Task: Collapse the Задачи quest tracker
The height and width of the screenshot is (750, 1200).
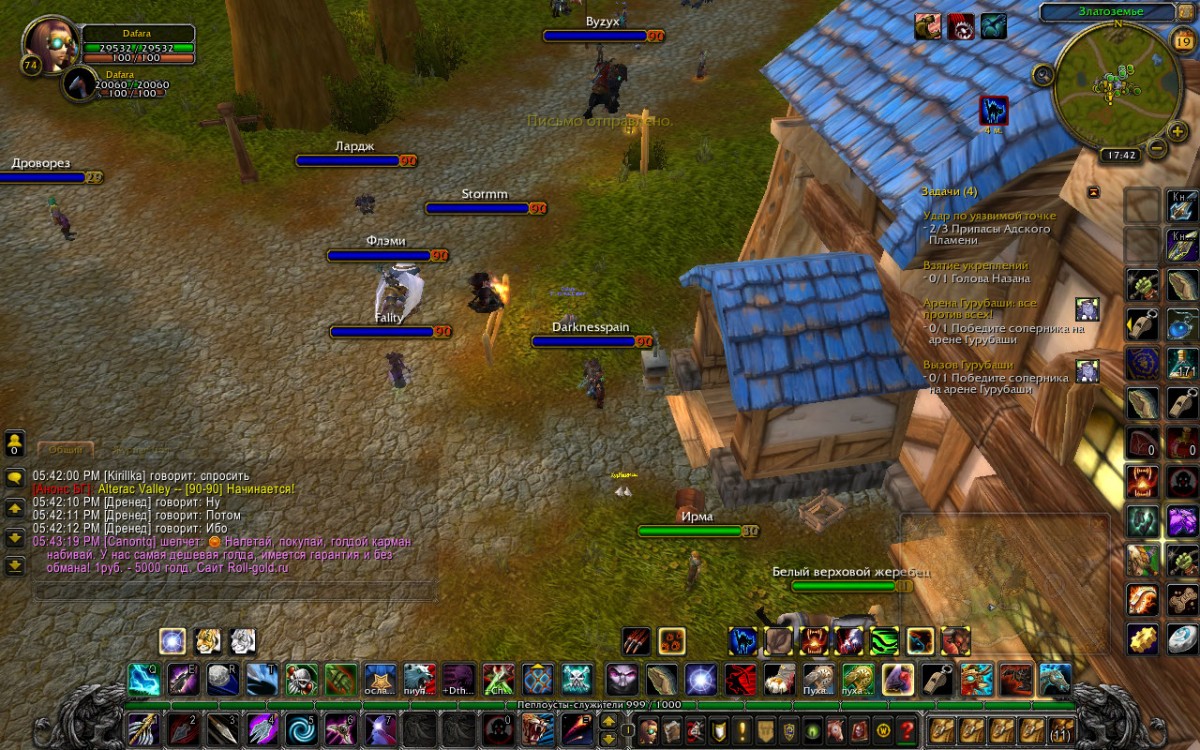Action: tap(1093, 191)
